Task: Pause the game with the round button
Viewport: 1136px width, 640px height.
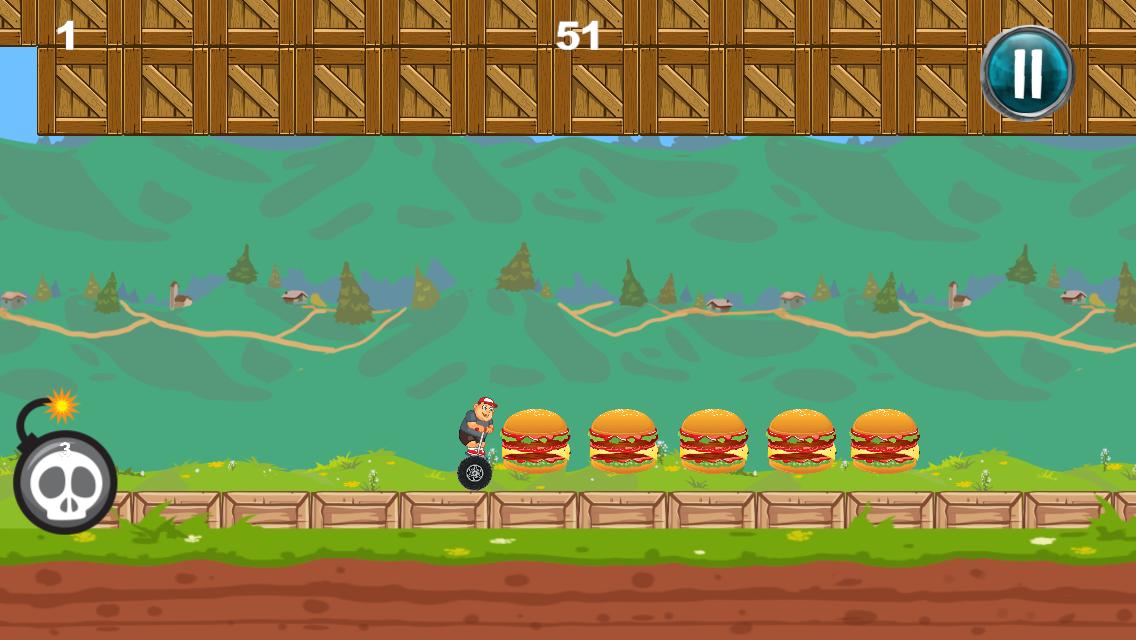Action: point(1027,73)
